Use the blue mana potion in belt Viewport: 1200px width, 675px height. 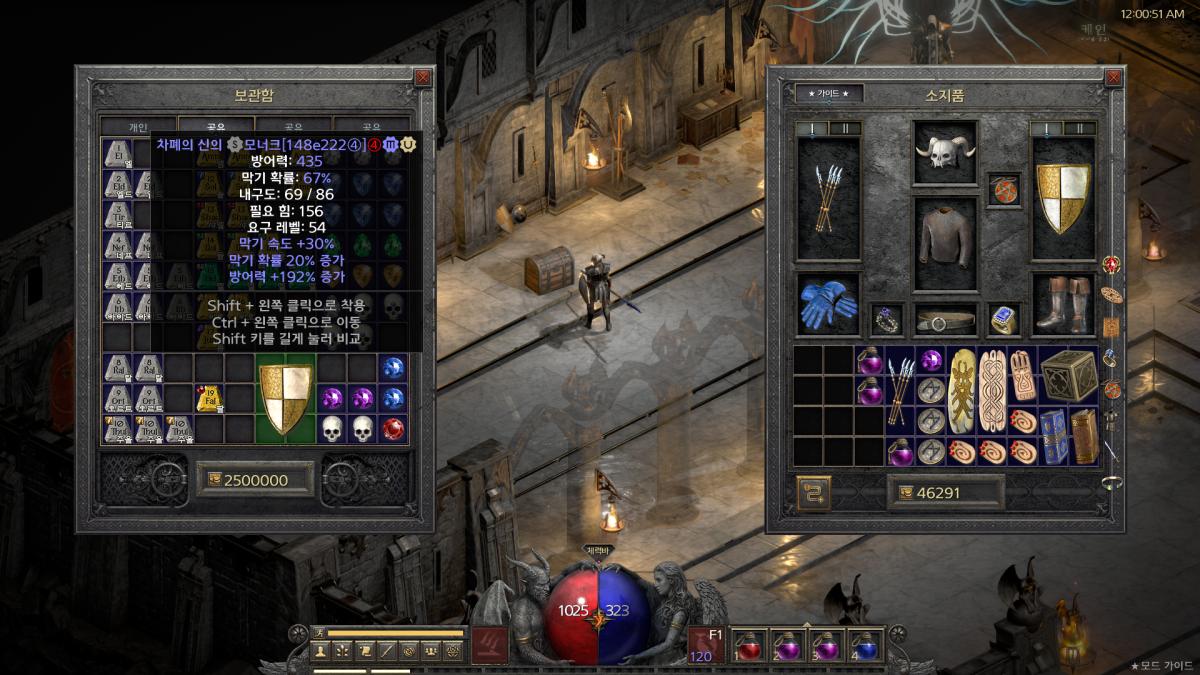(866, 645)
